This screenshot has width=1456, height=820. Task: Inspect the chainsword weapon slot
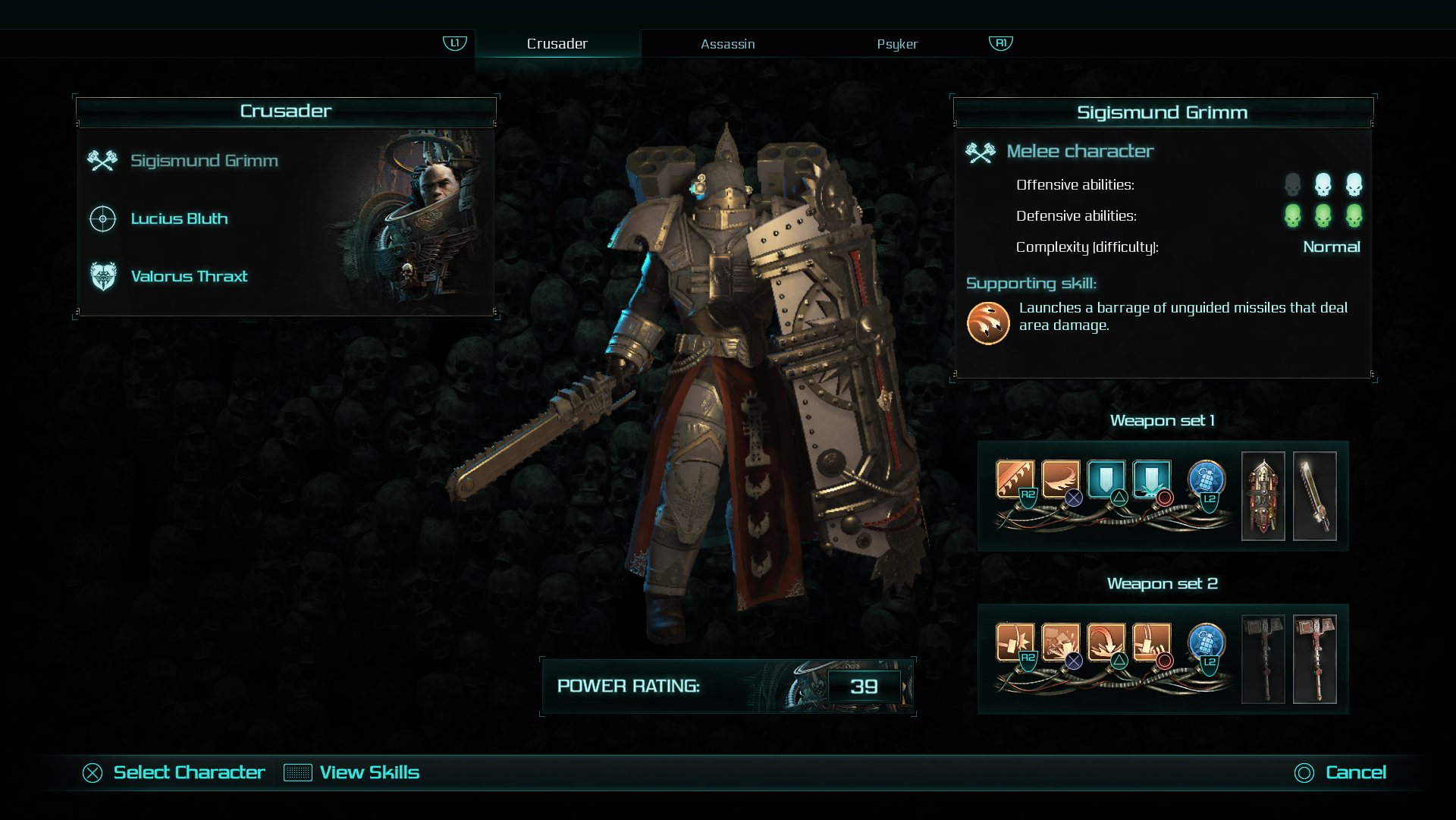pos(1314,496)
